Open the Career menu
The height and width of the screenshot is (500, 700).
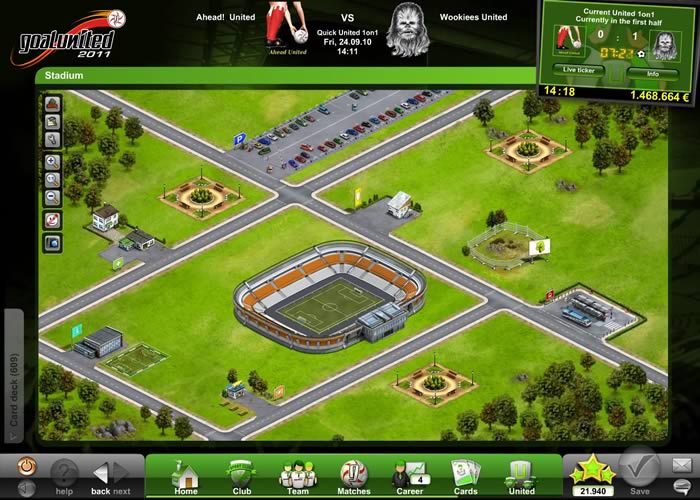pyautogui.click(x=409, y=476)
